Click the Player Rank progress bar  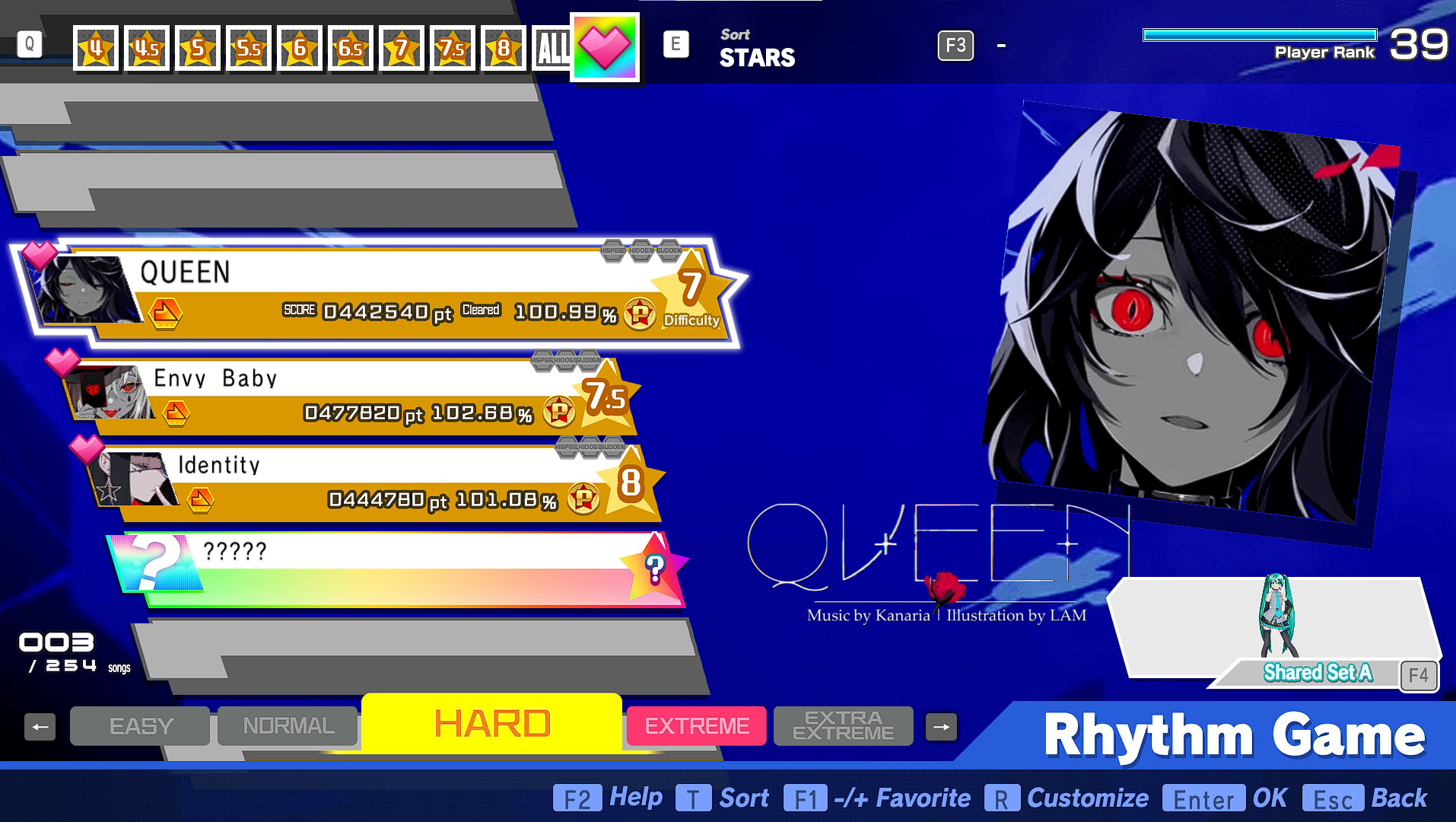point(1260,33)
